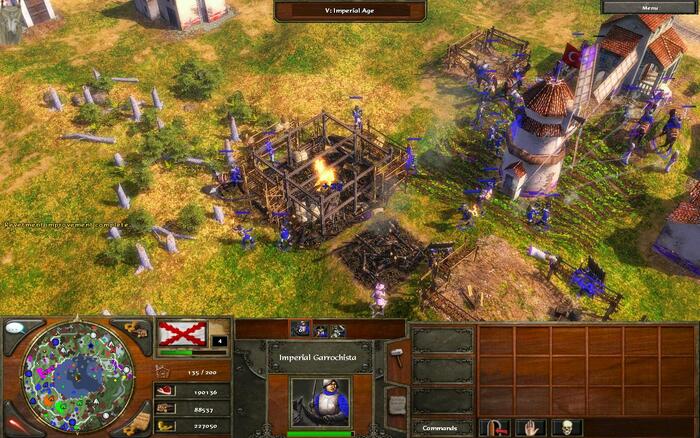
Task: Switch to the stone tablet tab
Action: [397, 403]
